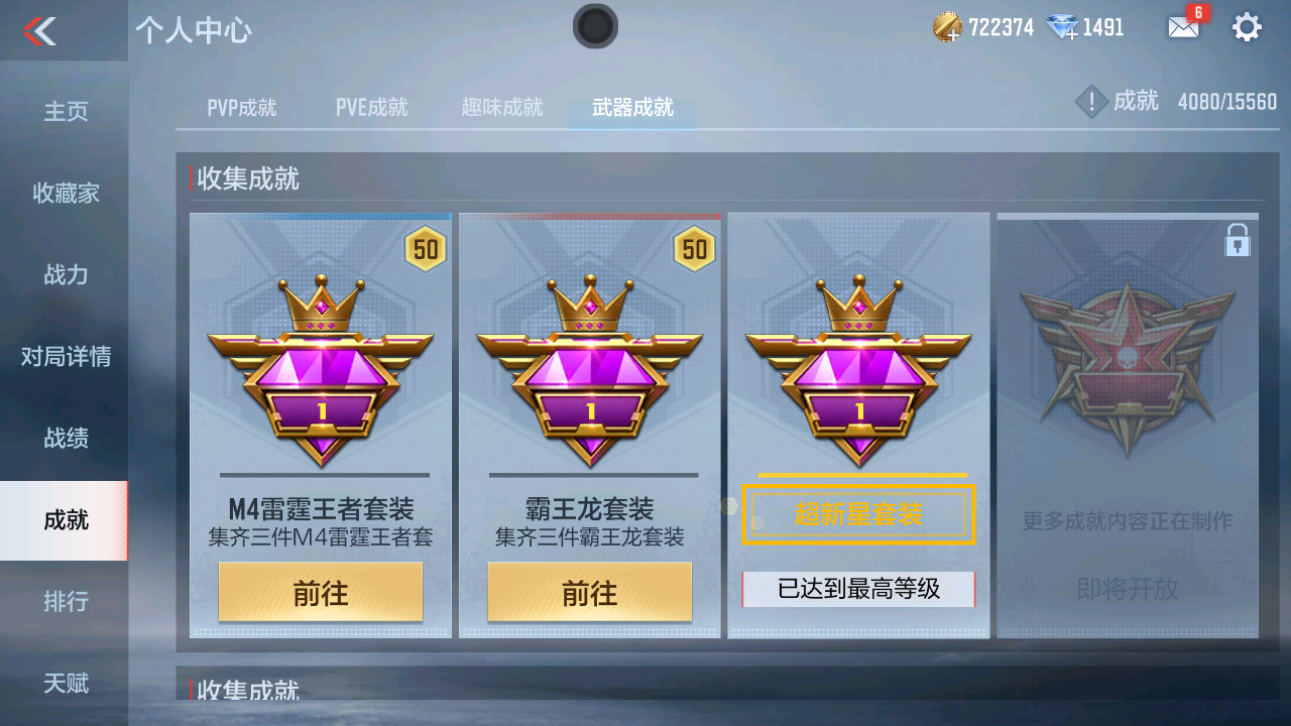Click the highlighted 超新星套装 label
Screen dimensions: 1291x726
pos(857,513)
